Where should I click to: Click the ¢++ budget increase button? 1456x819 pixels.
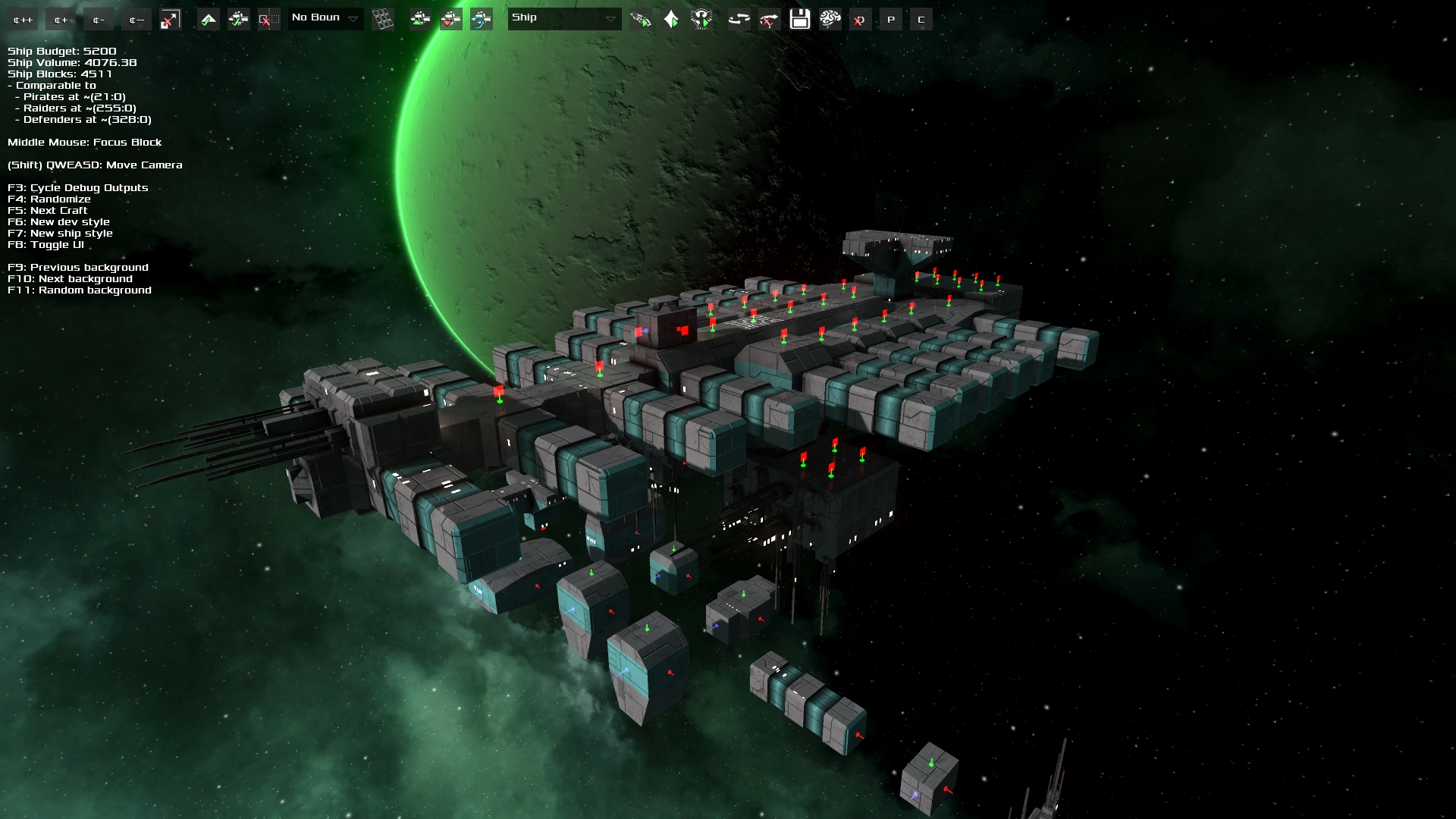click(21, 19)
